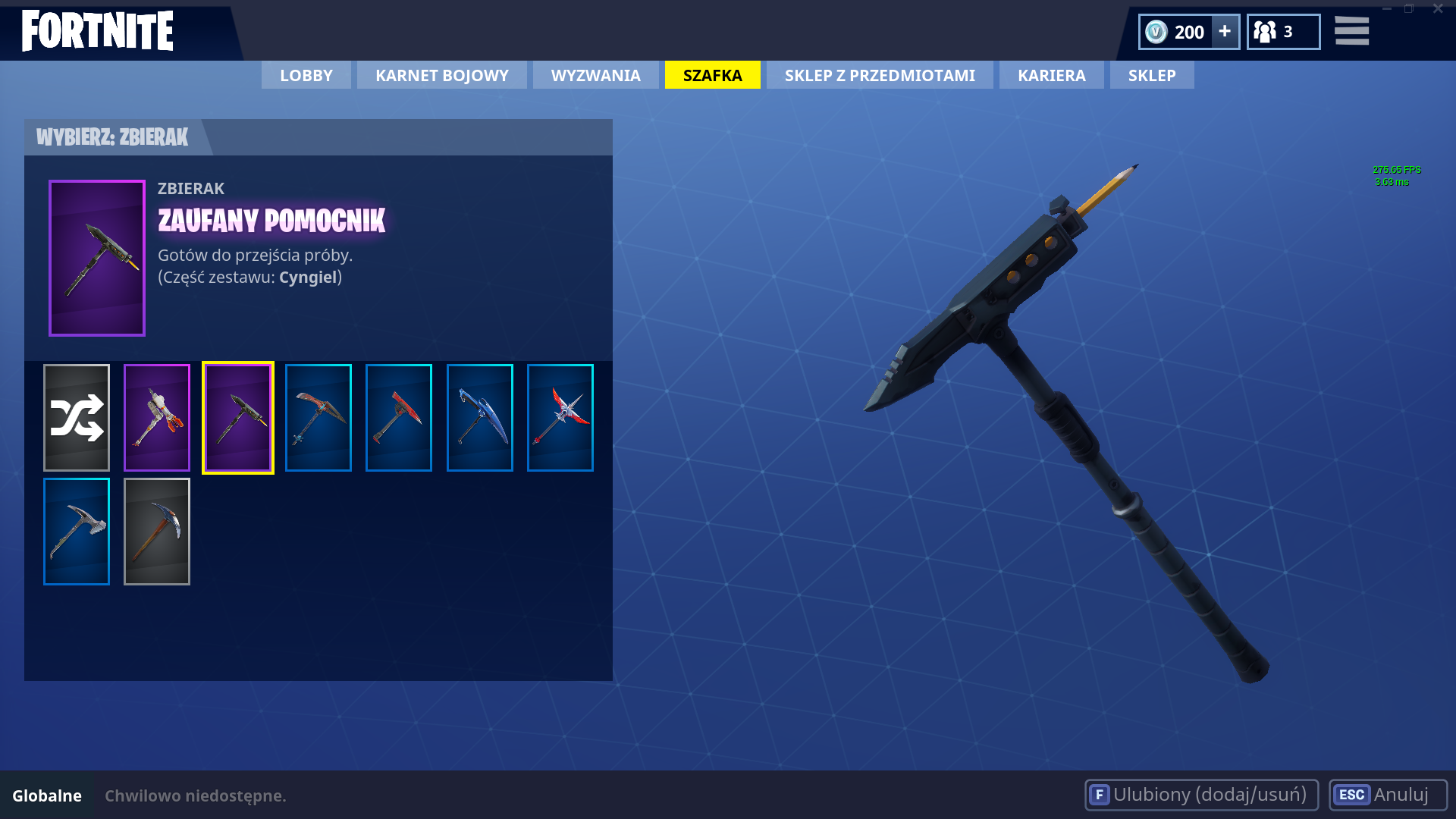Select the silver ice pickaxe in second row
The width and height of the screenshot is (1456, 819).
tap(76, 531)
